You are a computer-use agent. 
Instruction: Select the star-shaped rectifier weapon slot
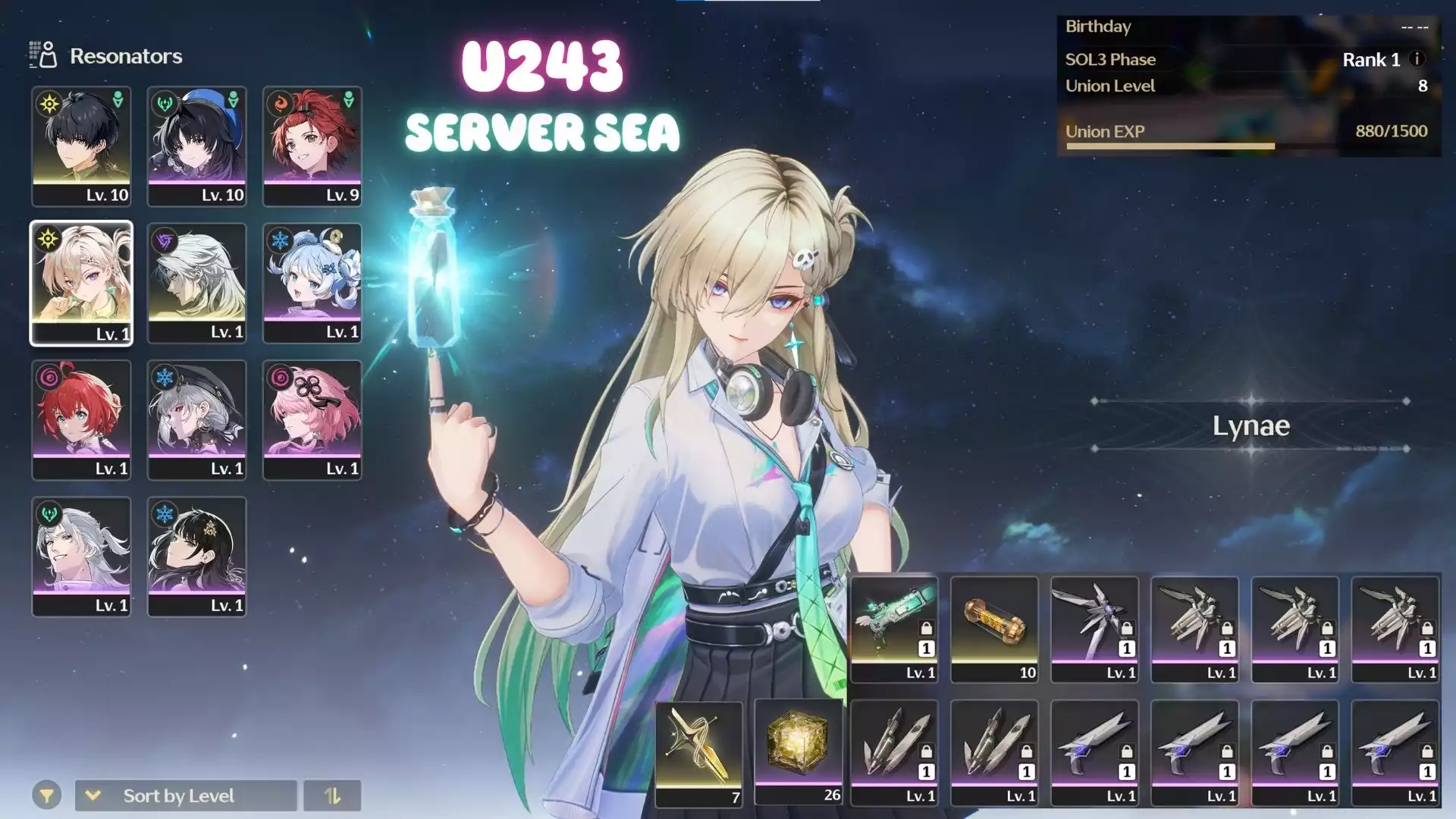coord(1094,629)
